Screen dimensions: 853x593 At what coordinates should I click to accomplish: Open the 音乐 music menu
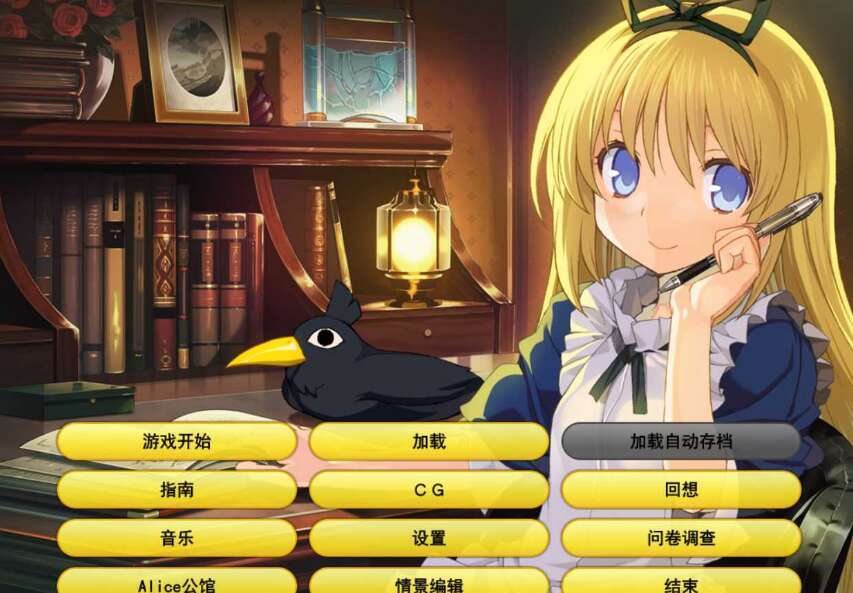coord(177,538)
